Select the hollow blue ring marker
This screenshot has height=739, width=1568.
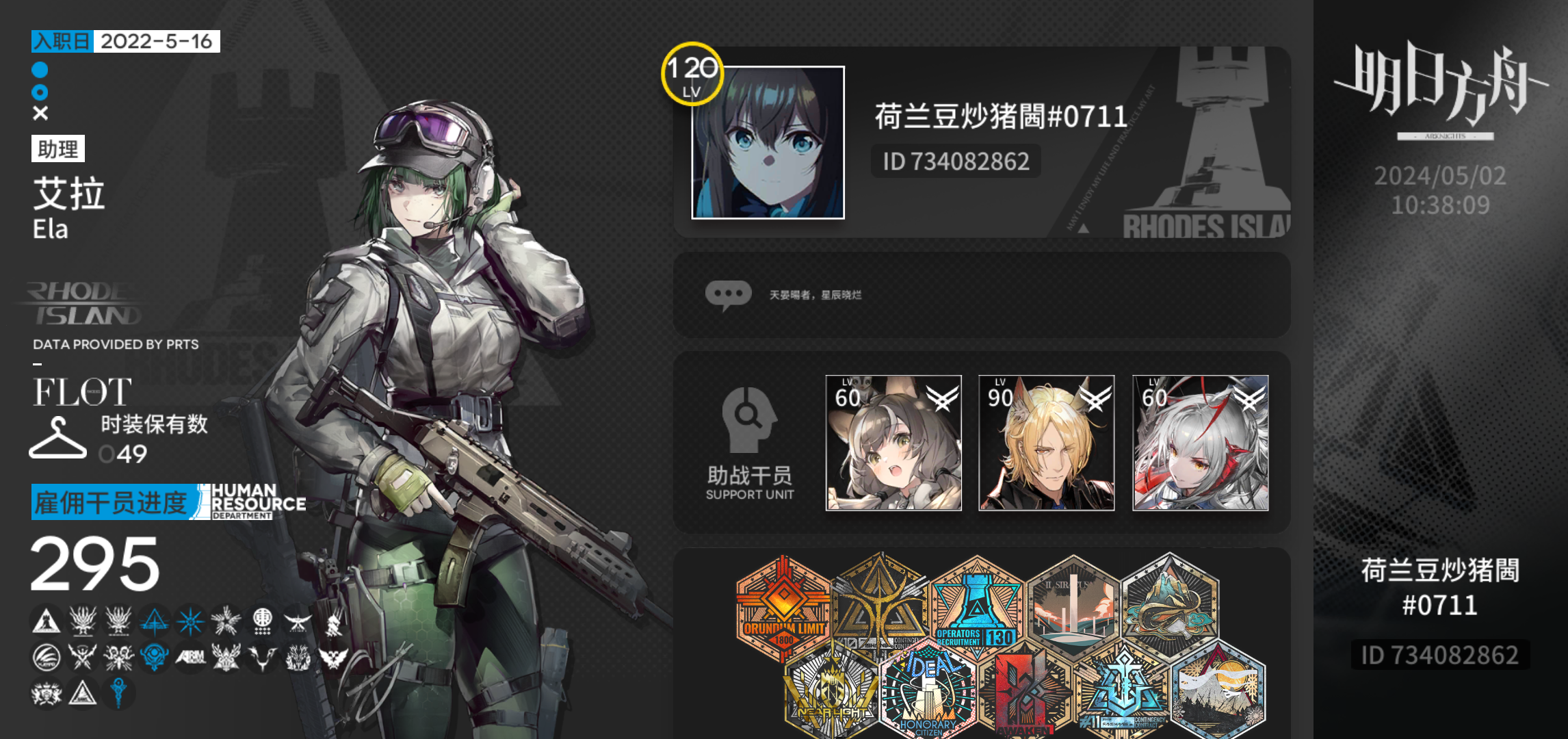[40, 92]
